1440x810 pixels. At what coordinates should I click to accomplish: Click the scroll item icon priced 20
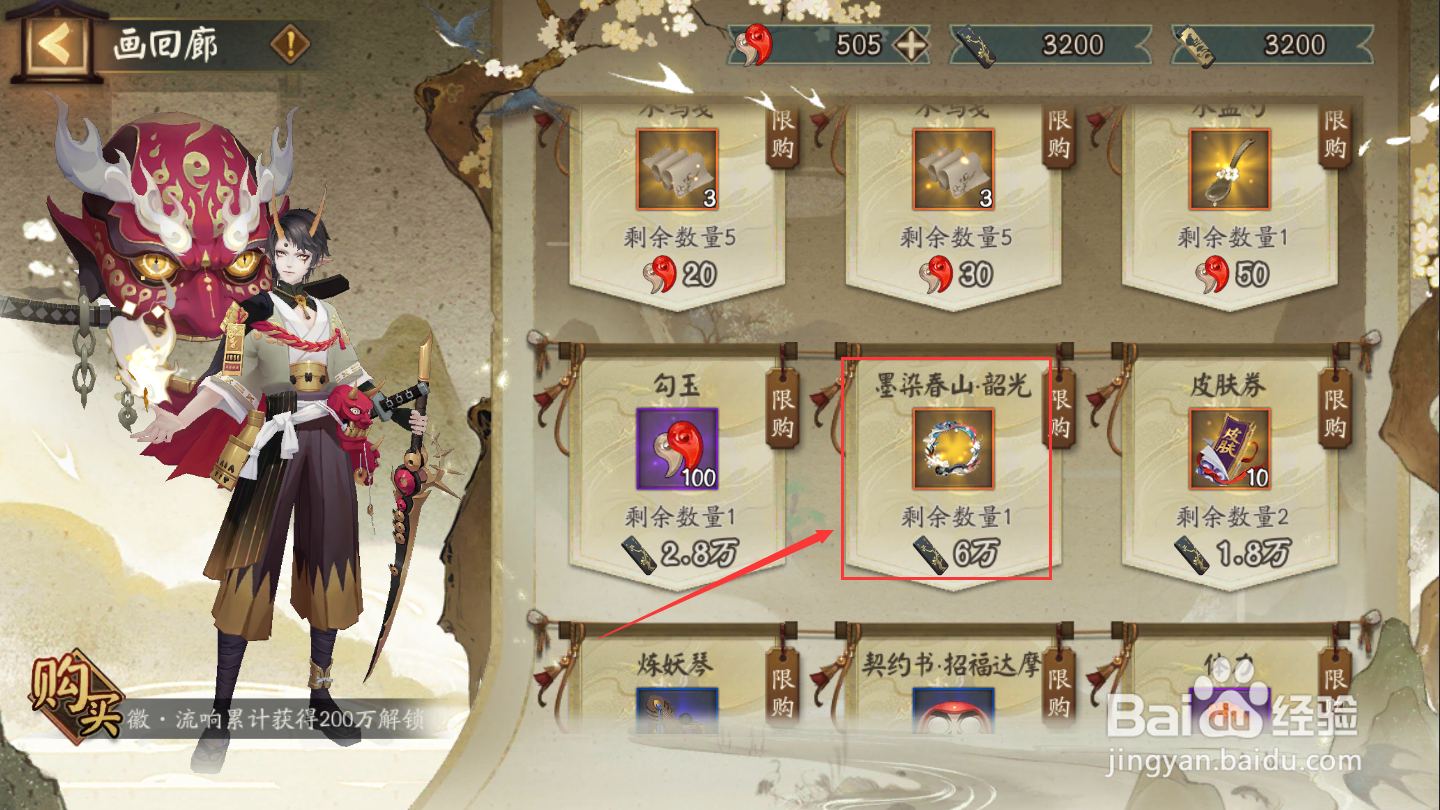pyautogui.click(x=677, y=170)
